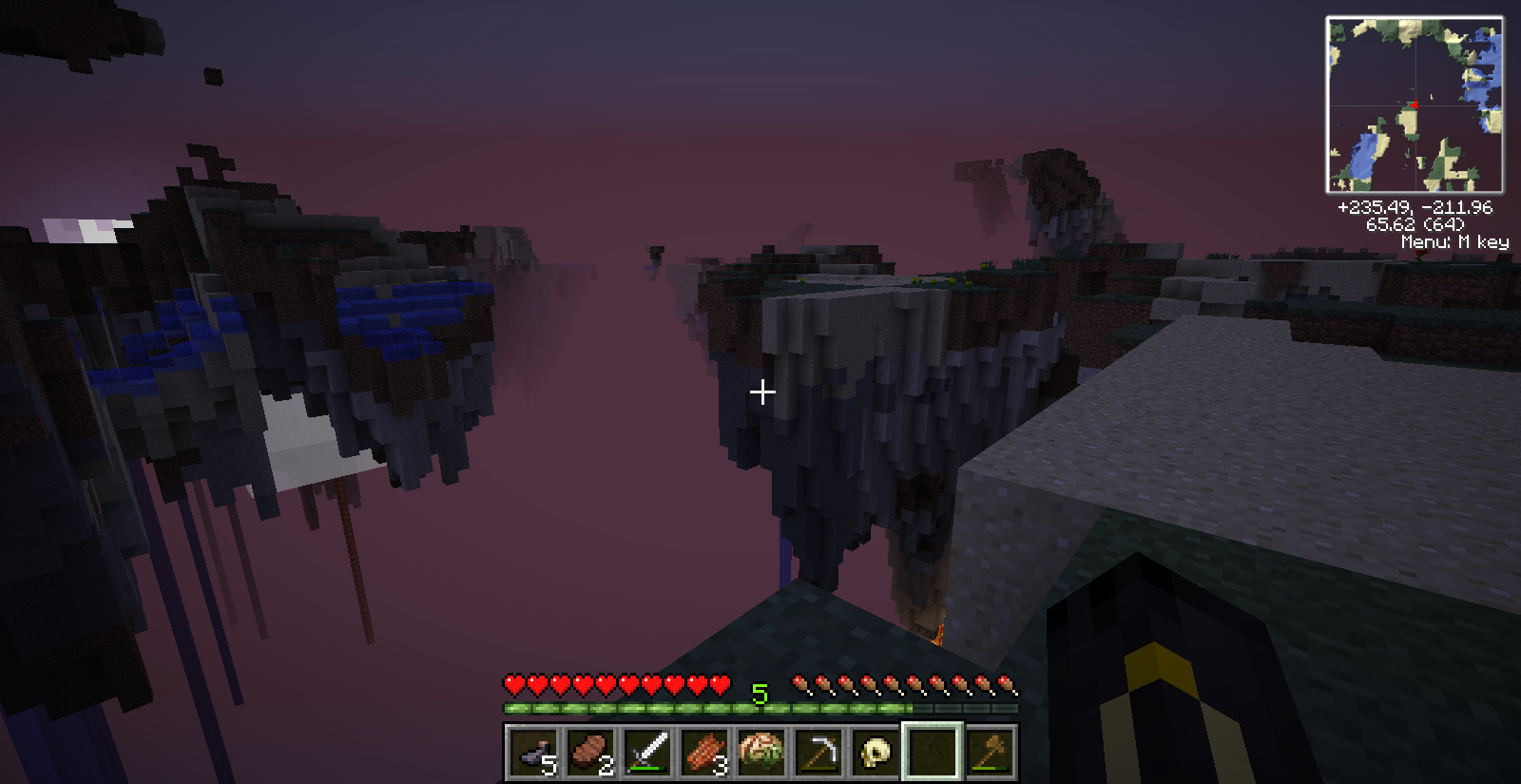Viewport: 1521px width, 784px height.
Task: Choose the brain item in the hotbar
Action: point(761,753)
